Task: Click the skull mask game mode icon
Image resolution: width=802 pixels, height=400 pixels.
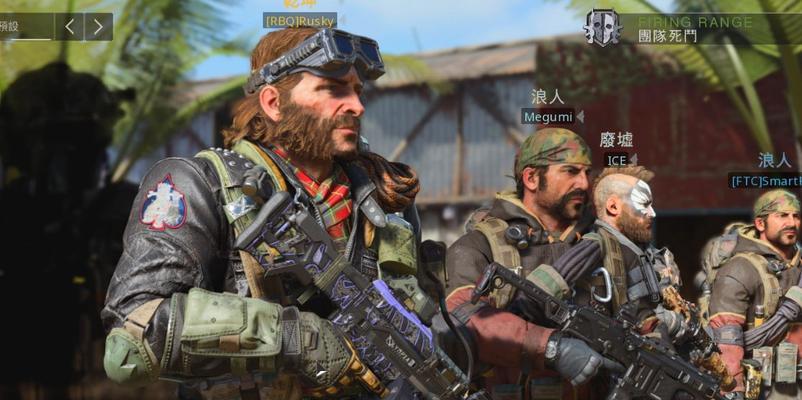Action: point(602,28)
